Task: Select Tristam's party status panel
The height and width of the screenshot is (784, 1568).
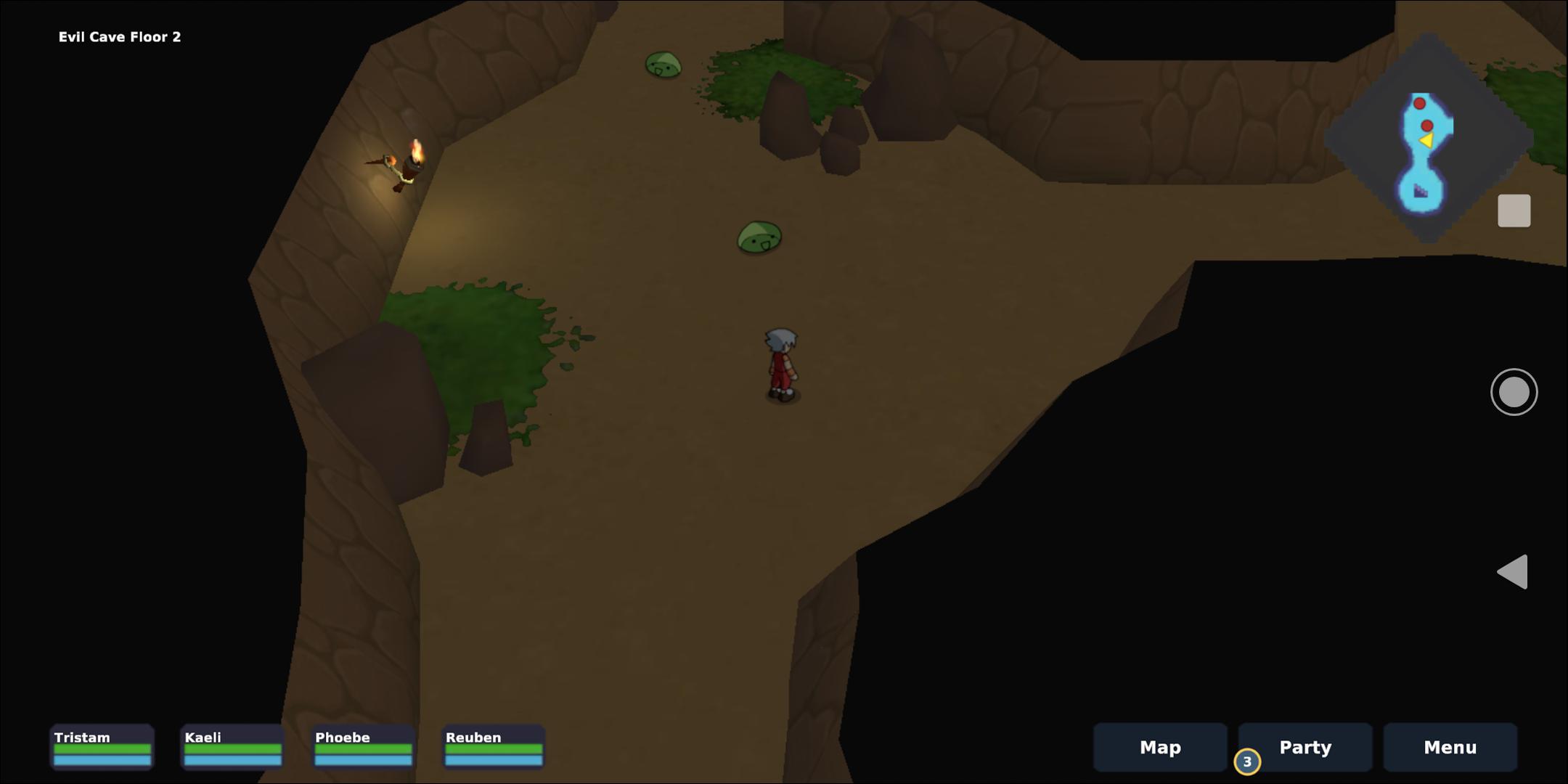Action: (x=102, y=746)
